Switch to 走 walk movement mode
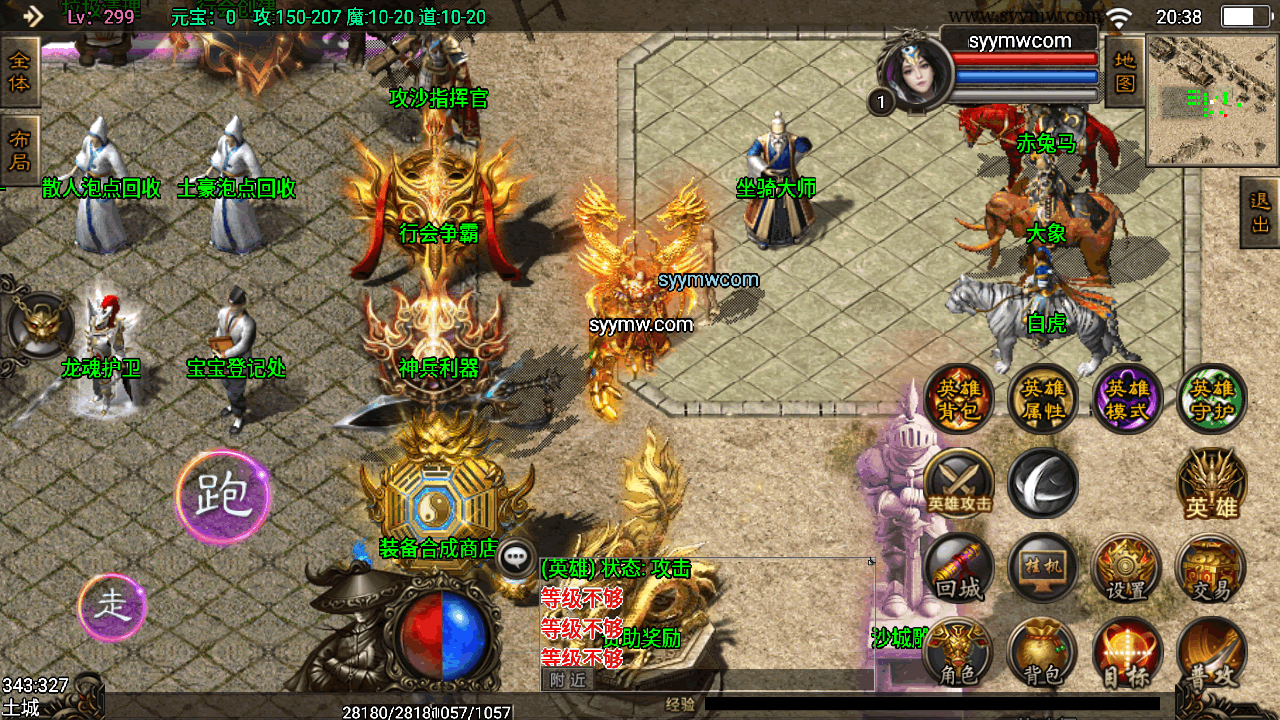The height and width of the screenshot is (720, 1280). coord(112,607)
